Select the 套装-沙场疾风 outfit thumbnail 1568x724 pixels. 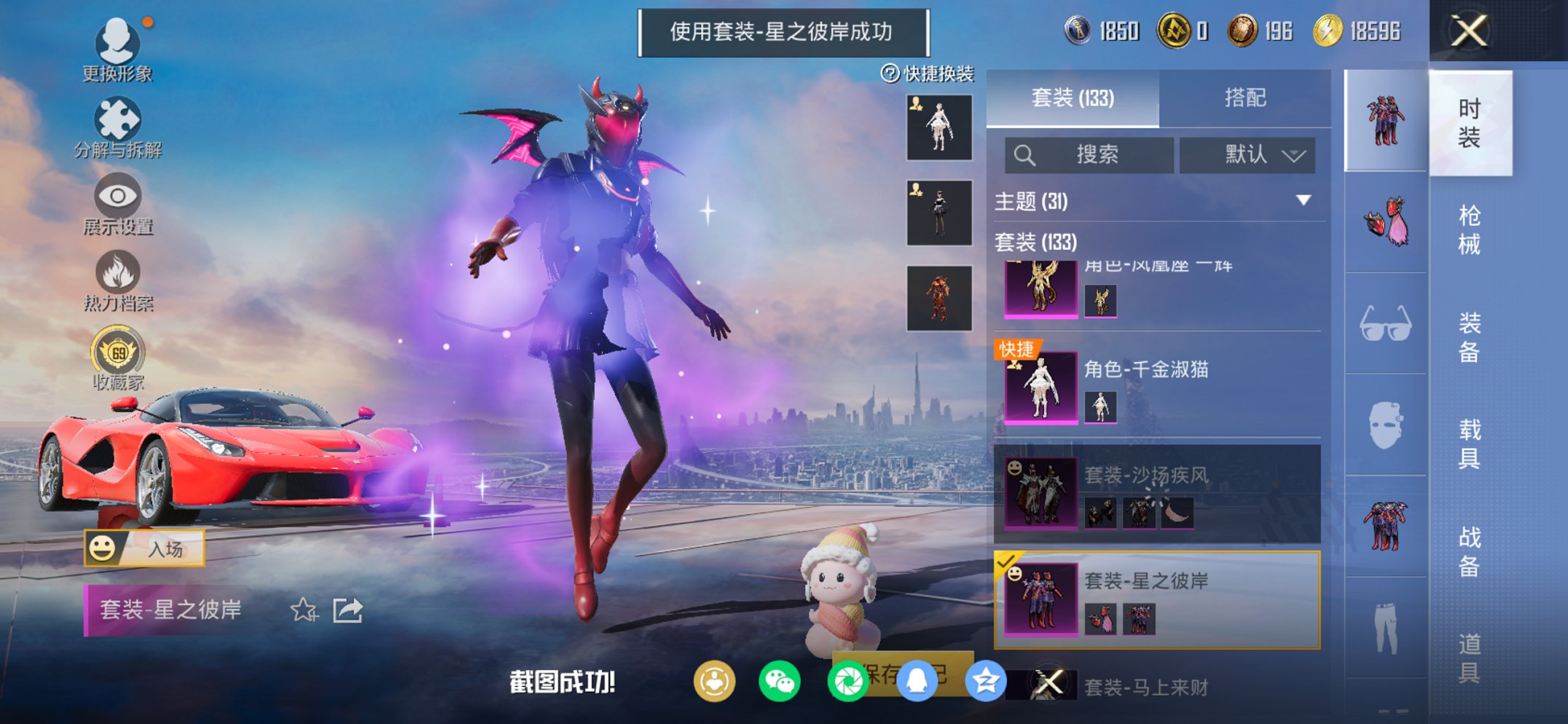(x=1040, y=494)
